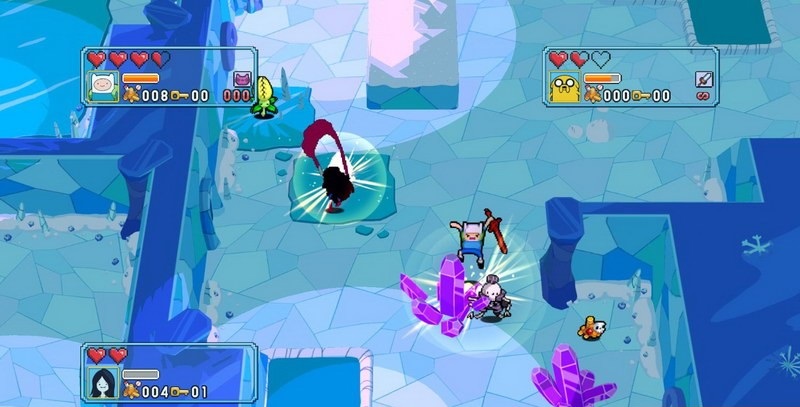Select Jake's character portrait
The image size is (800, 407).
point(563,88)
